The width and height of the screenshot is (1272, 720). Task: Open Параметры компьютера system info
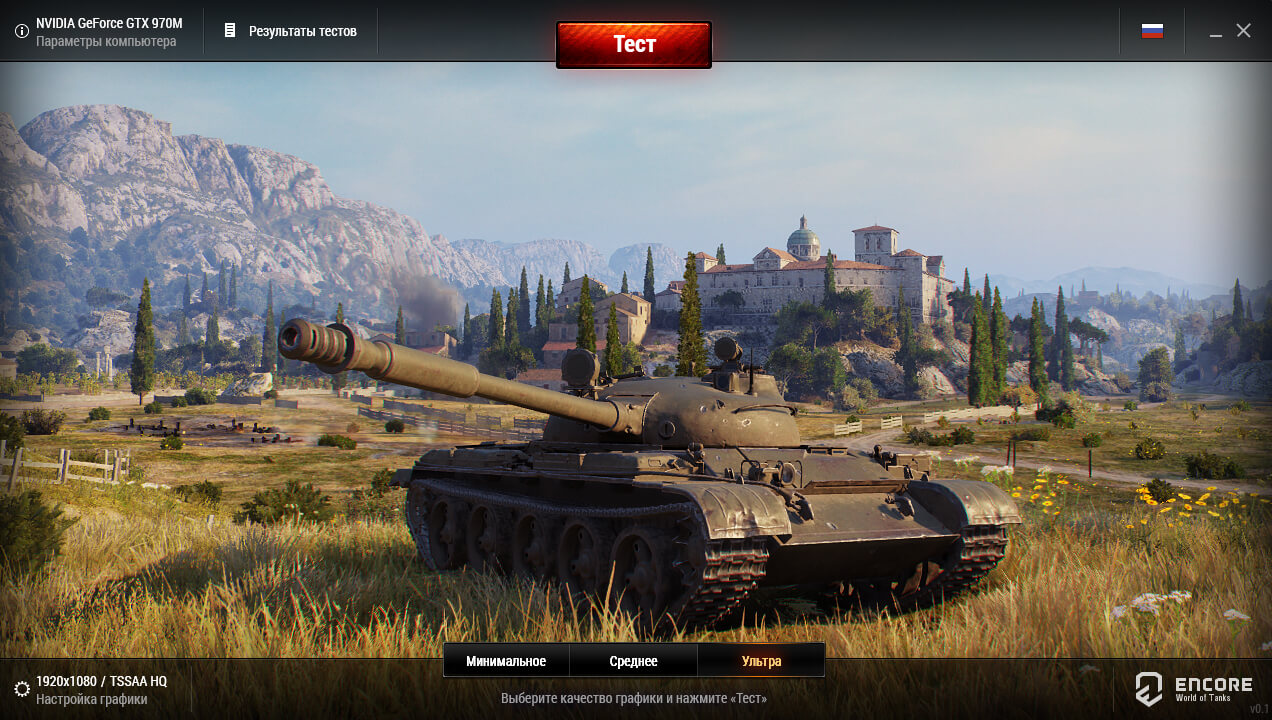[98, 31]
